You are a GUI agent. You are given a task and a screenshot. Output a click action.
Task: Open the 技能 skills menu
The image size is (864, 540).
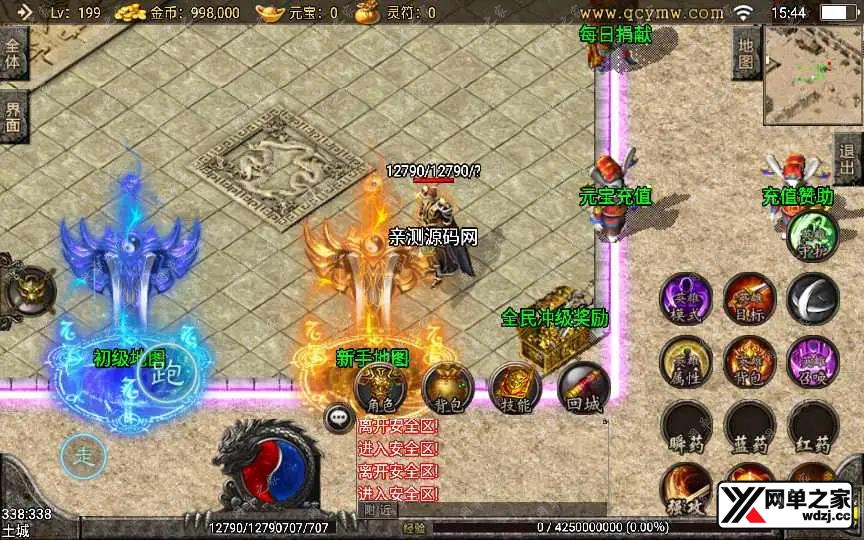(514, 388)
